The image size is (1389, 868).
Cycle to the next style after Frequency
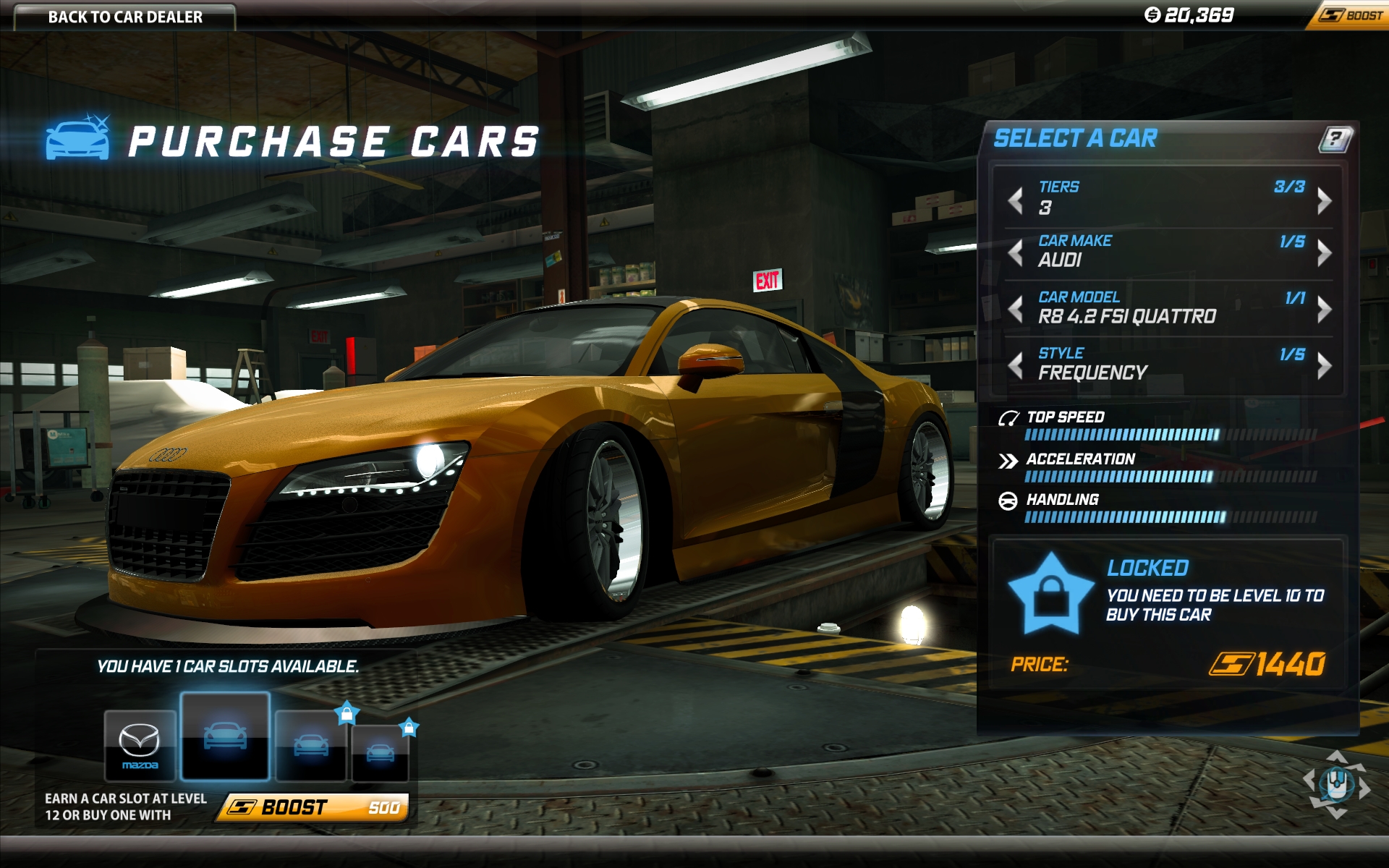pos(1324,365)
